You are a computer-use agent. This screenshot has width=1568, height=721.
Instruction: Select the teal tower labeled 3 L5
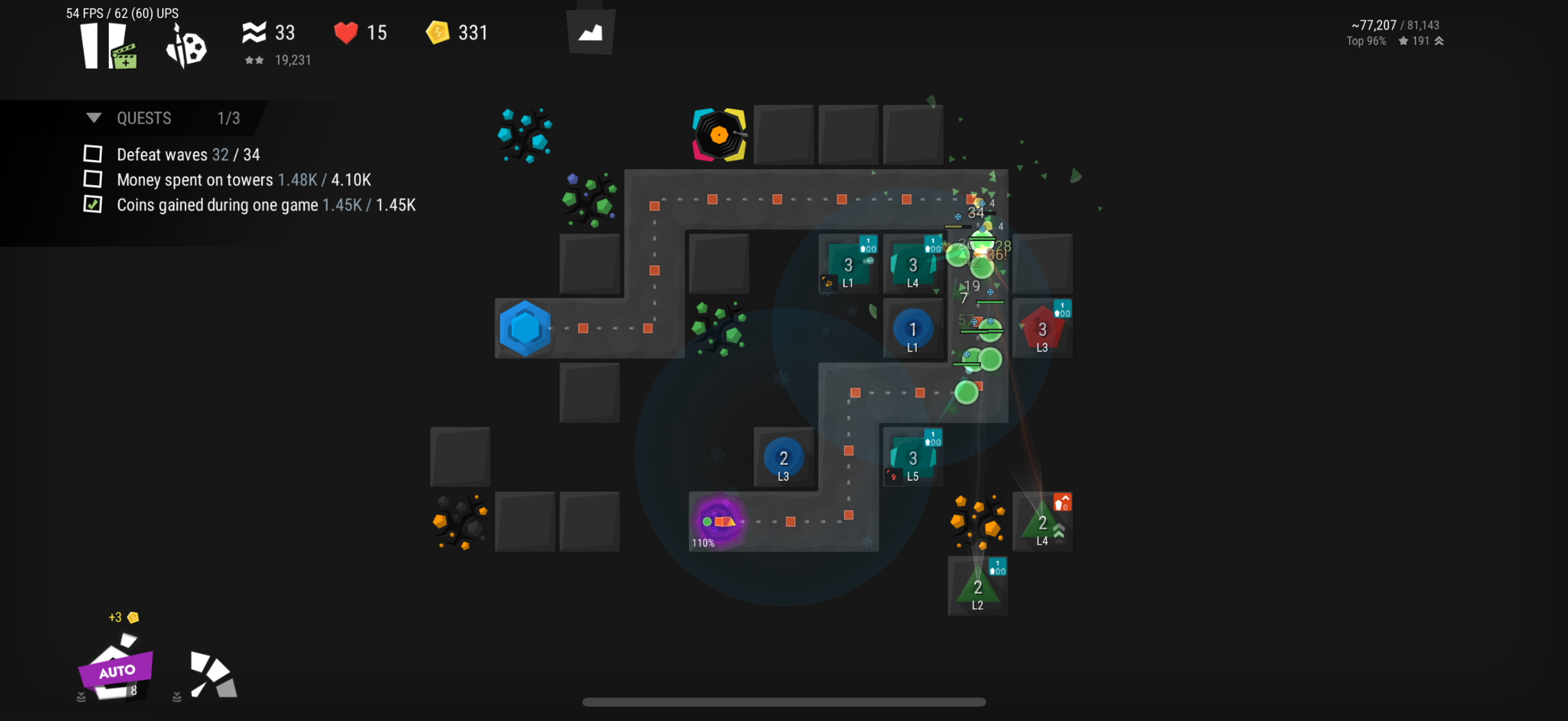click(x=913, y=458)
